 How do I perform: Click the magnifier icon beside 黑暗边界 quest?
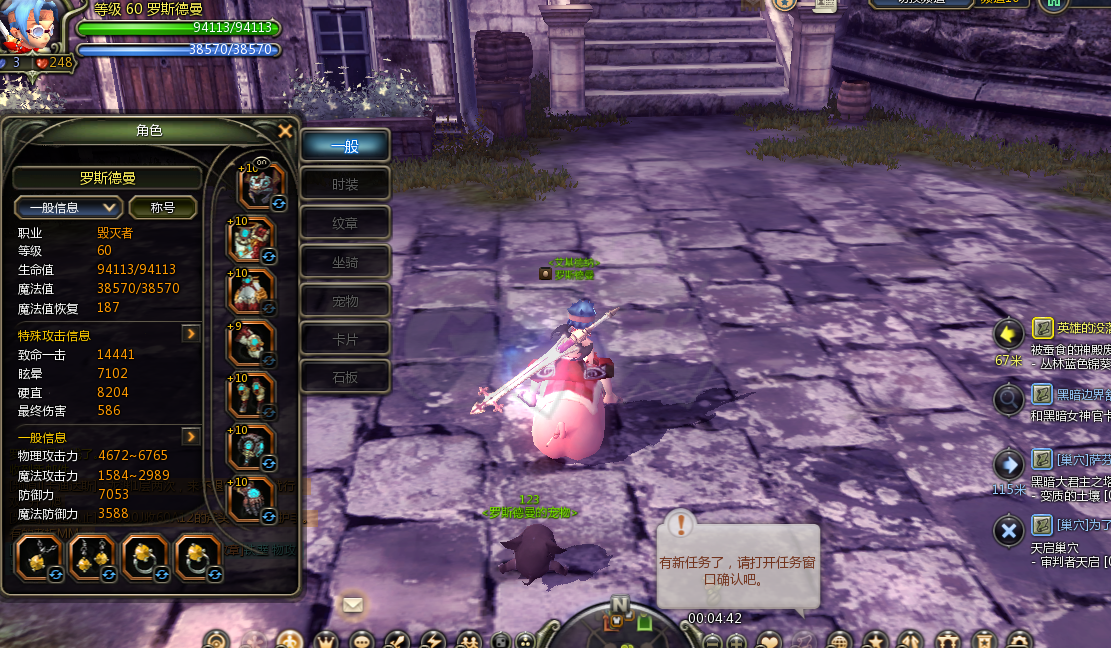1008,398
